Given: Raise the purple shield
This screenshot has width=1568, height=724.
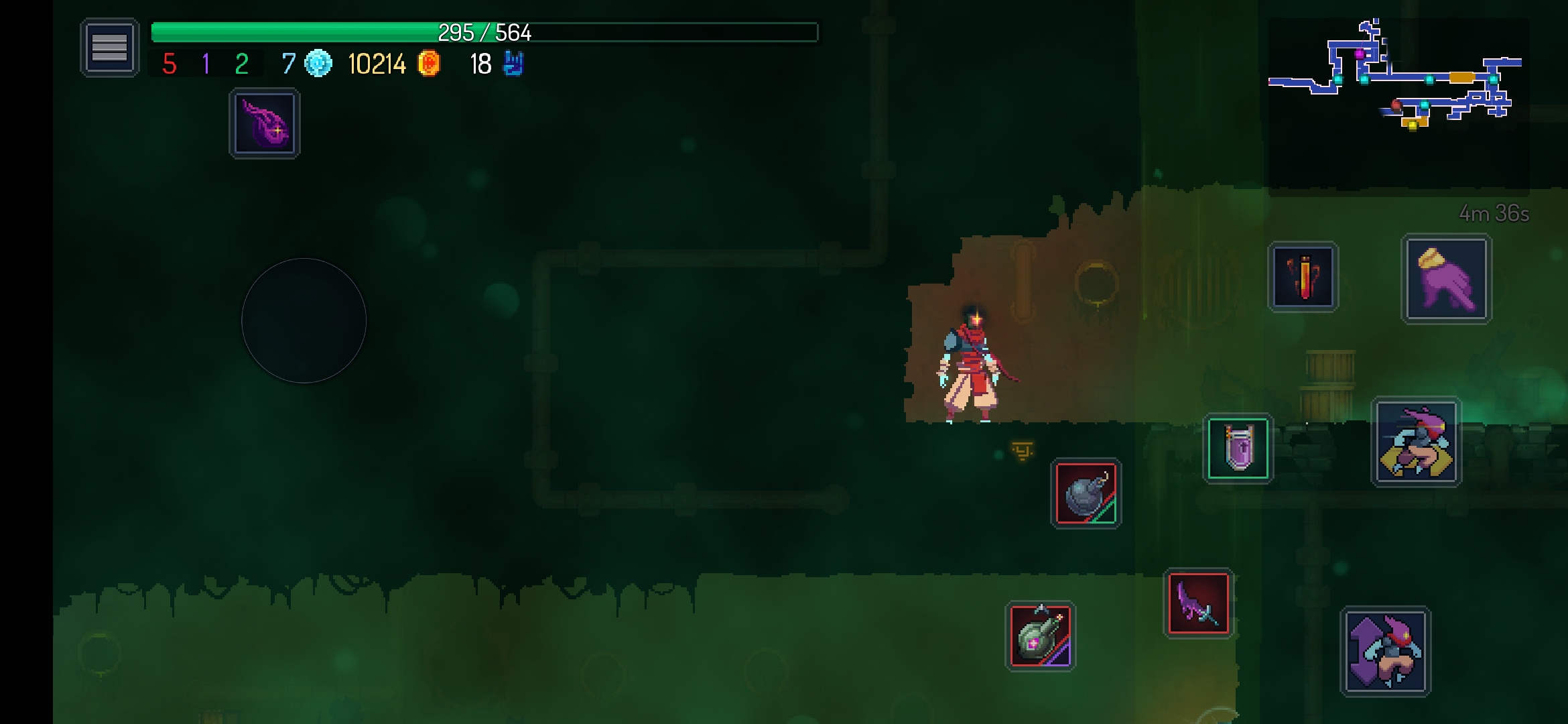Looking at the screenshot, I should [1238, 448].
